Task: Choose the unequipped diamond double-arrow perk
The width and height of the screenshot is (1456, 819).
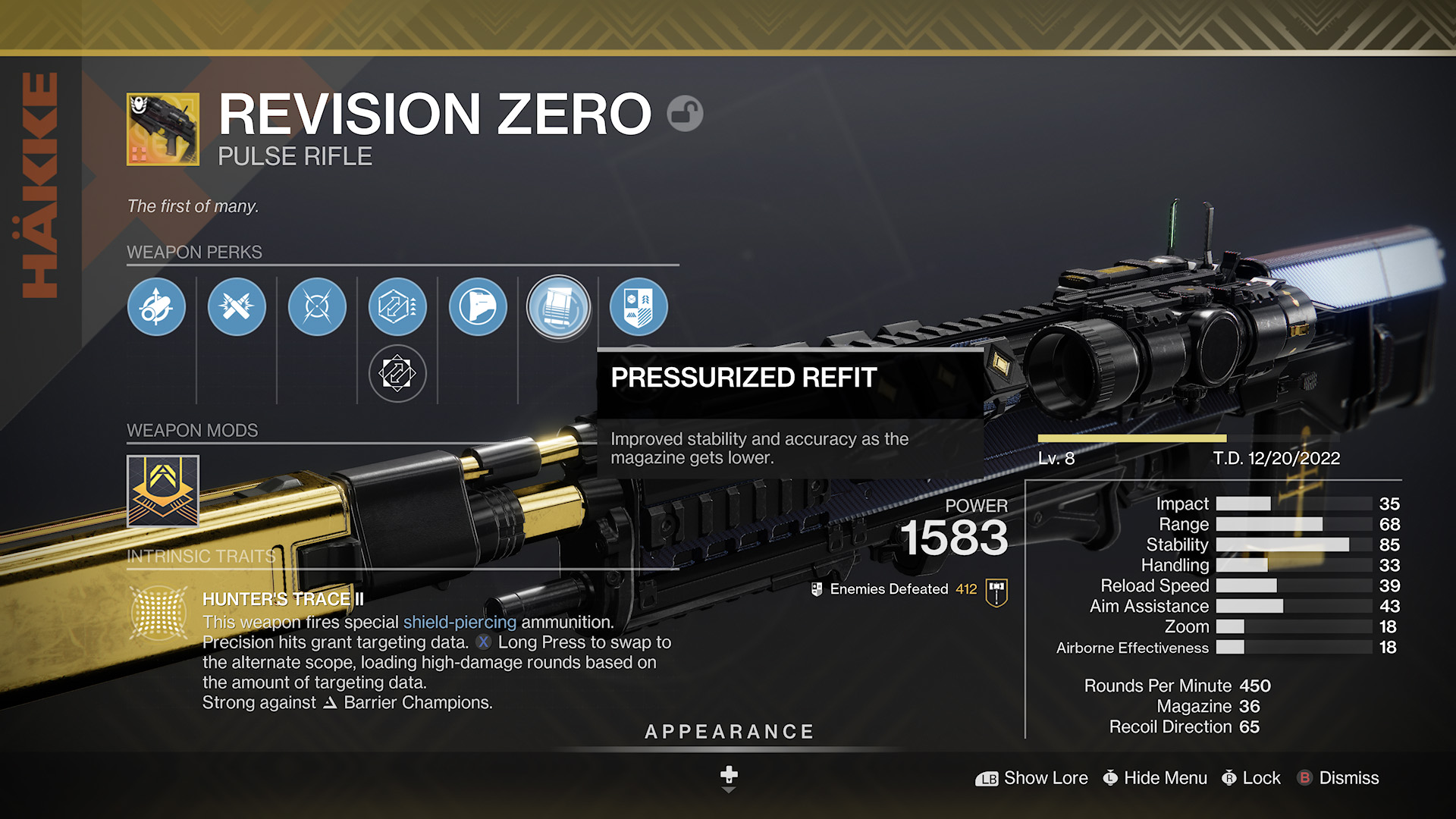Action: 397,373
